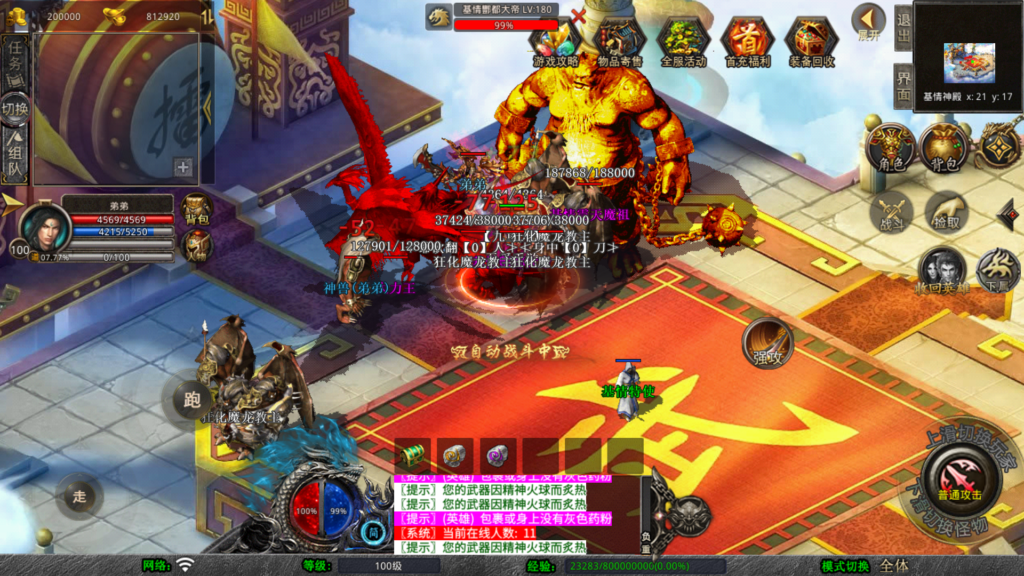This screenshot has width=1024, height=576.
Task: Open the 物品寄售 consignment shop
Action: (x=619, y=40)
